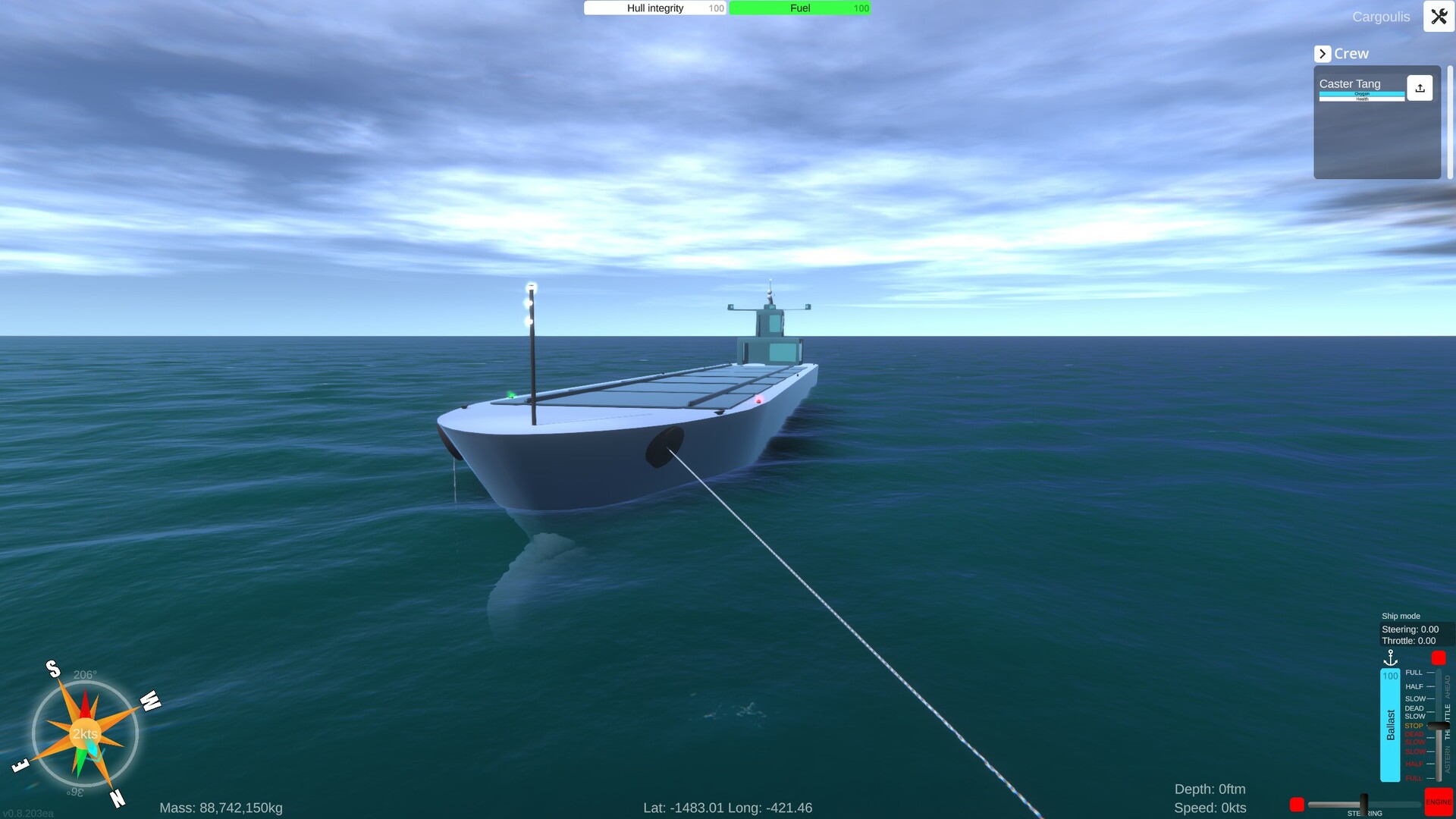Select the Cargoulis title
Viewport: 1456px width, 819px height.
[1381, 16]
